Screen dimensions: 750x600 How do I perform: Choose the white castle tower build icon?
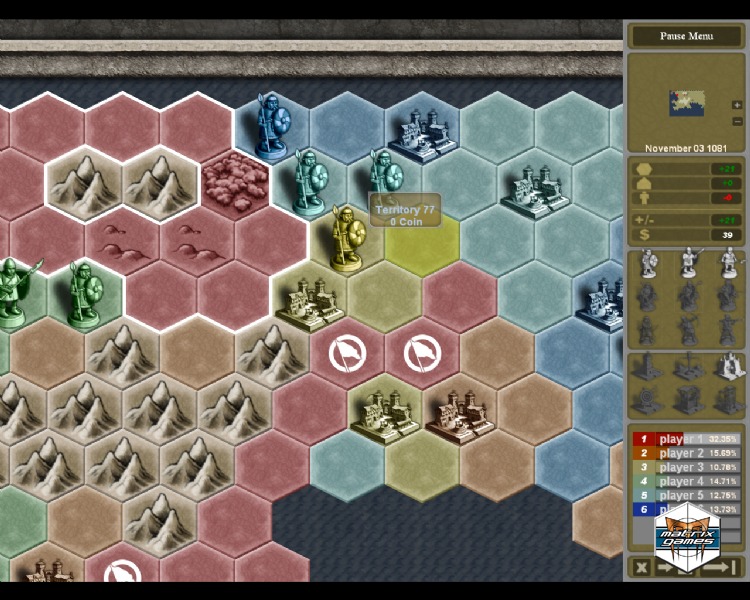pyautogui.click(x=729, y=366)
